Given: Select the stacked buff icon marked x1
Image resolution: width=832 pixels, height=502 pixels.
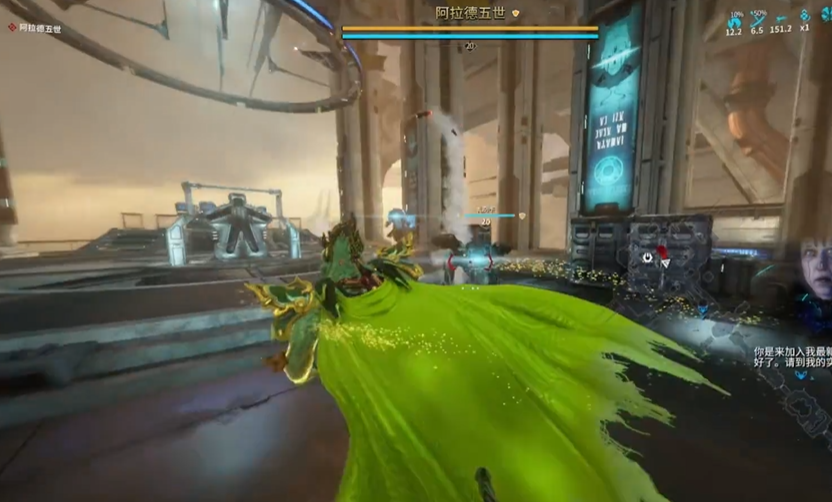Looking at the screenshot, I should click(x=805, y=18).
